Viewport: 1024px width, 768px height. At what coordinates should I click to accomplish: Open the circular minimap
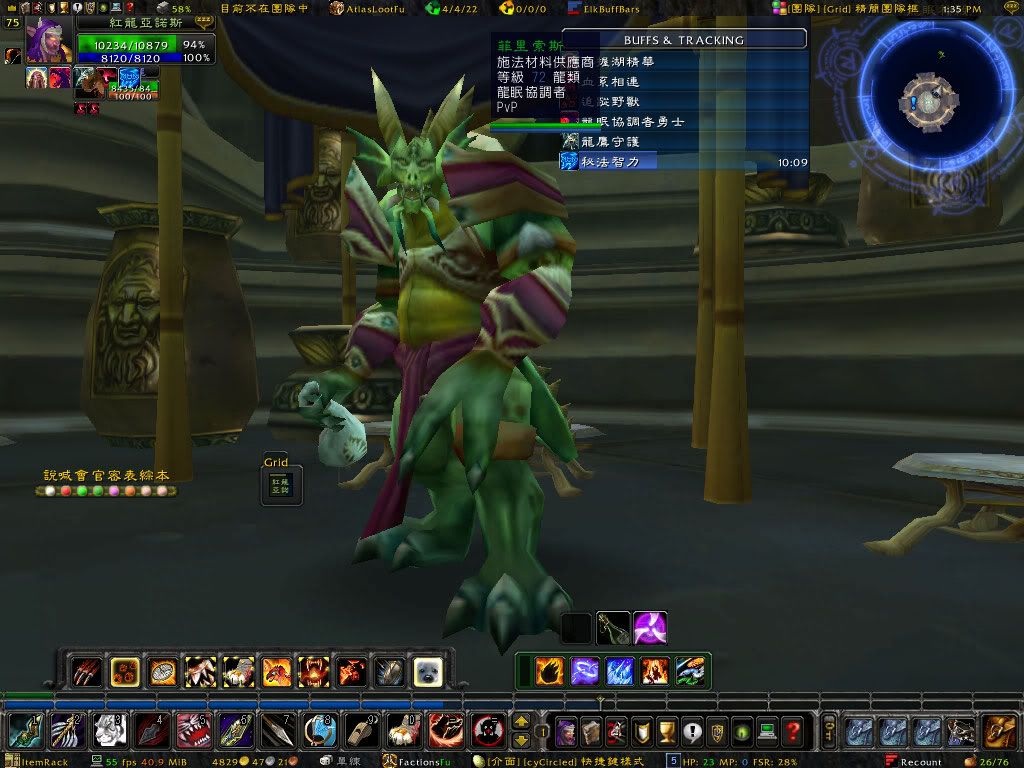(x=930, y=101)
